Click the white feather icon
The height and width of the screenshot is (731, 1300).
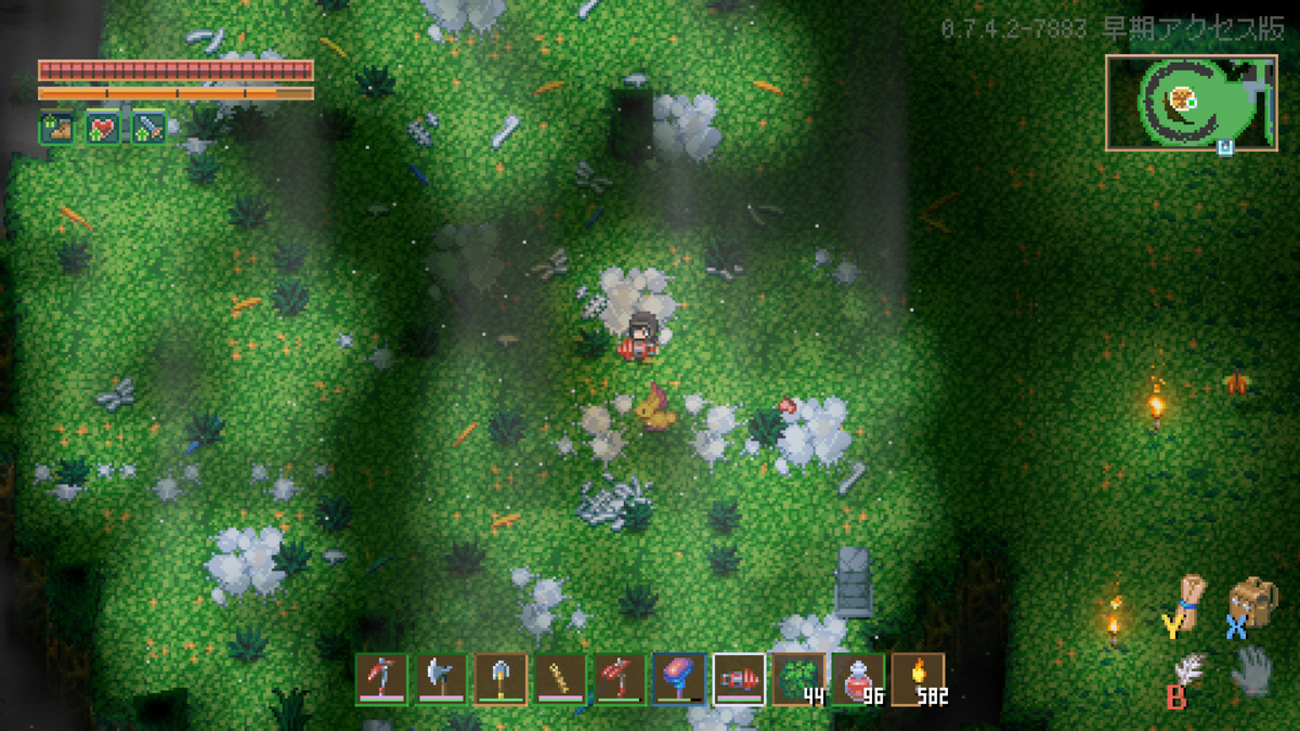(1189, 669)
